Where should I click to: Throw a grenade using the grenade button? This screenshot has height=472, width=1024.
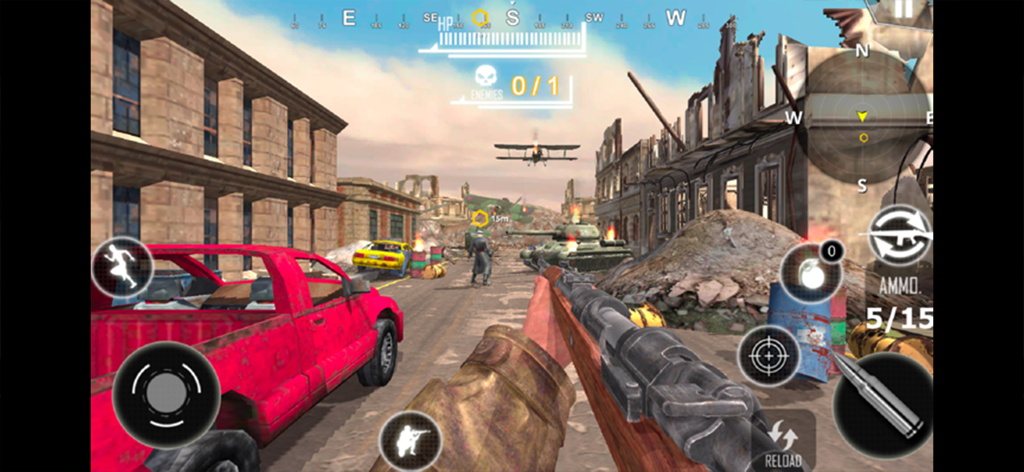808,272
